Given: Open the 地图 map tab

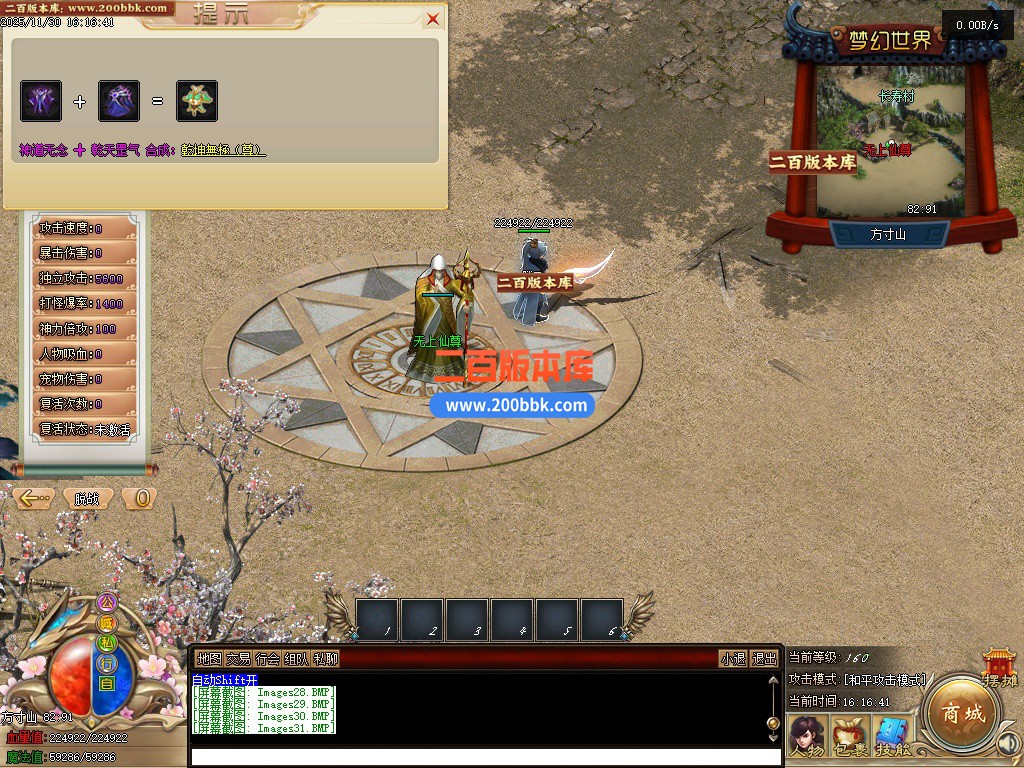Looking at the screenshot, I should coord(209,659).
